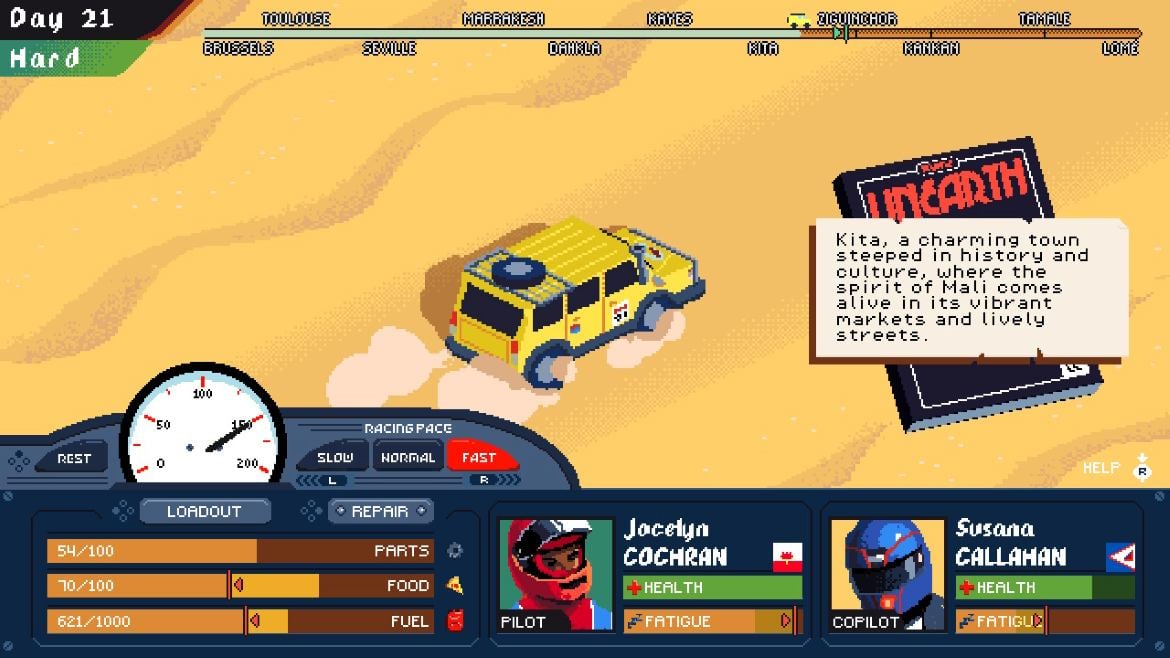Click the Kita stop on the route
The height and width of the screenshot is (658, 1170).
[x=763, y=48]
